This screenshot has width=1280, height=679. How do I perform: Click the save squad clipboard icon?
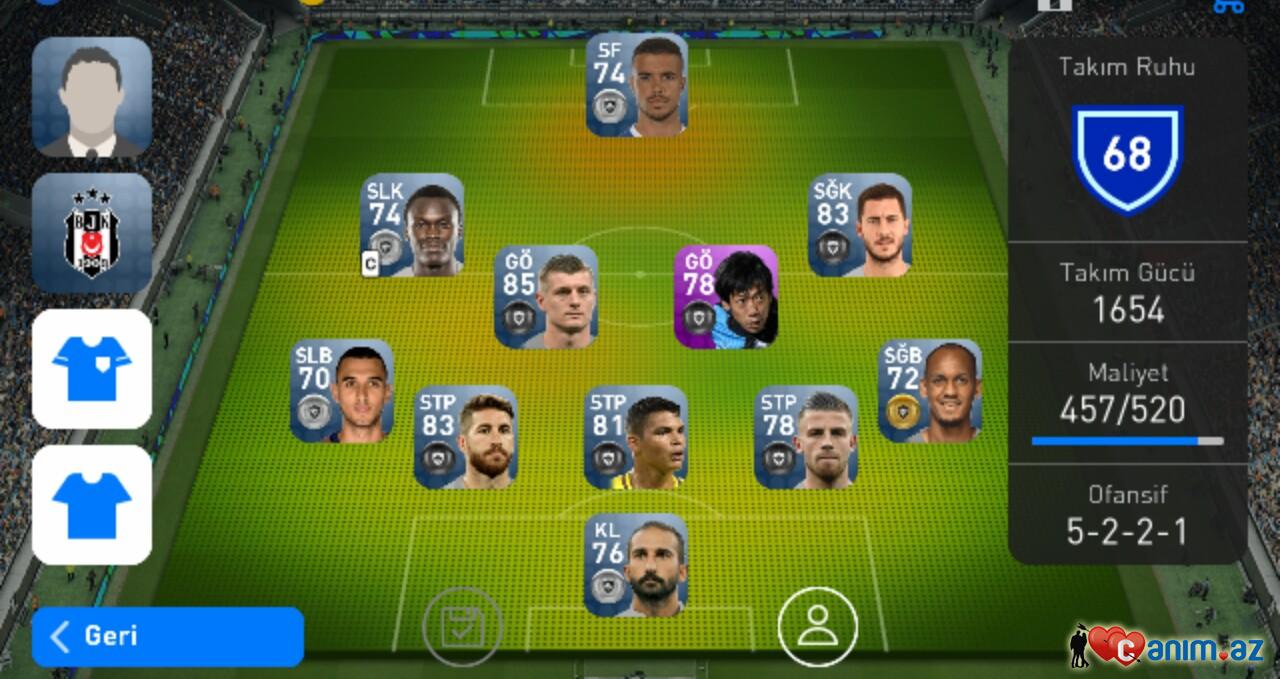pos(462,627)
